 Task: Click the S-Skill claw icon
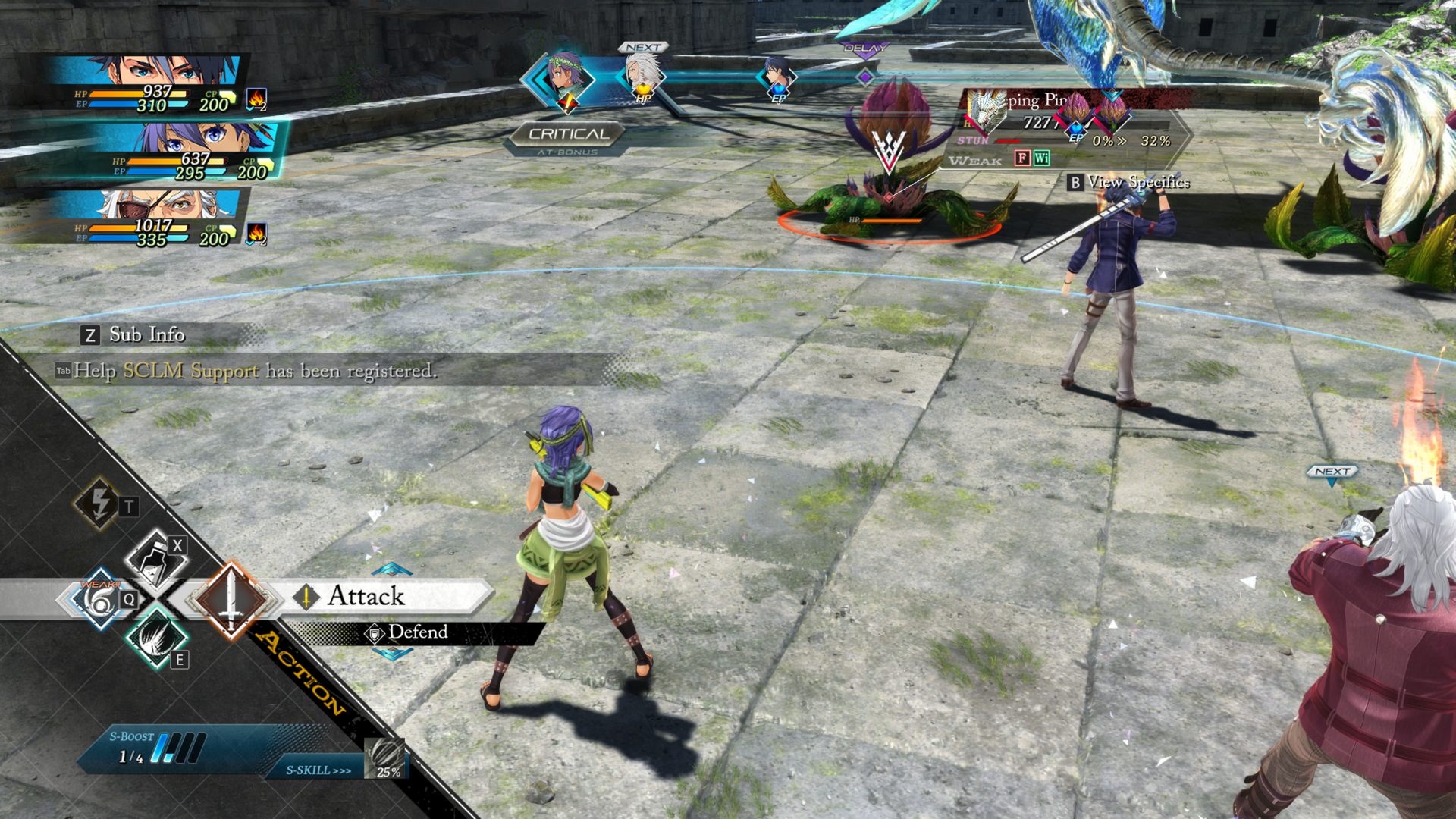tap(385, 758)
